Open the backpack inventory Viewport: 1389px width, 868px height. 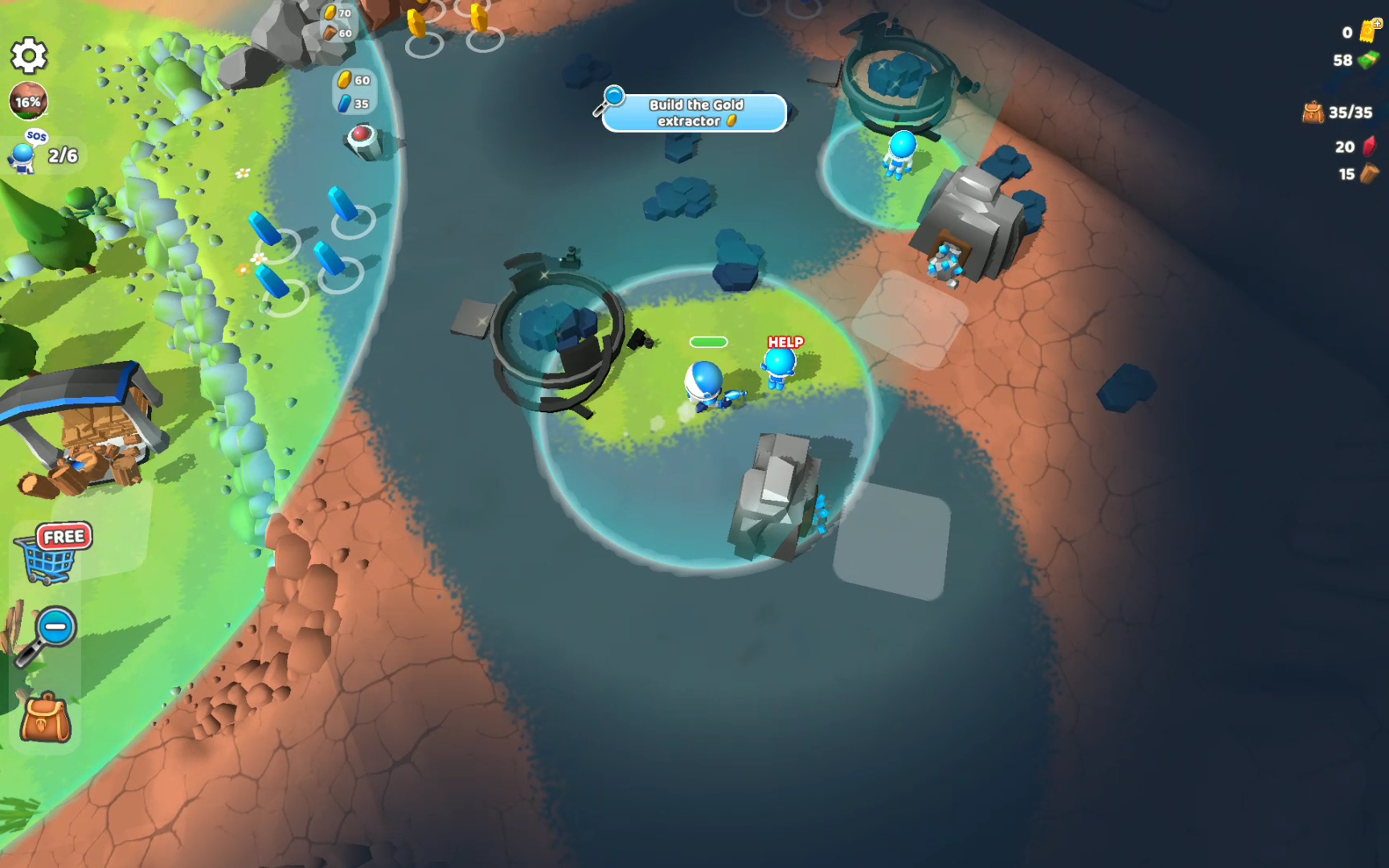[x=46, y=718]
